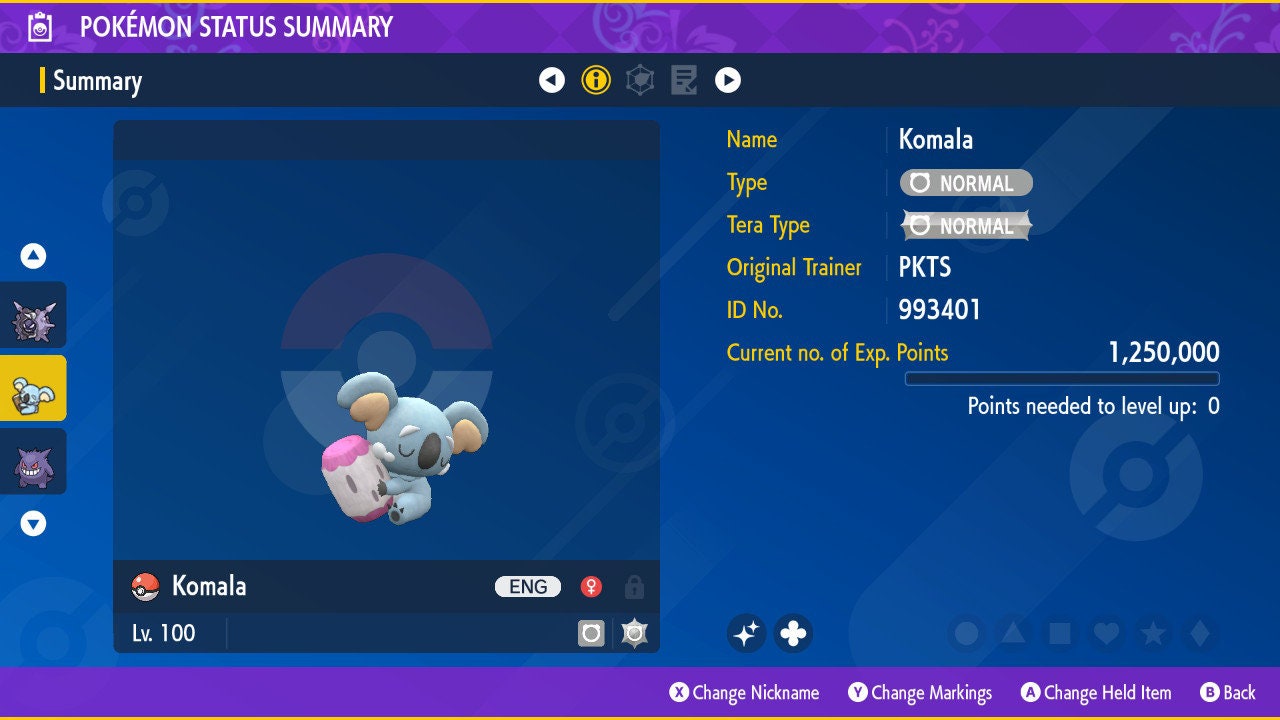Click the sparkle ribbon mark icon
This screenshot has height=720, width=1280.
746,633
